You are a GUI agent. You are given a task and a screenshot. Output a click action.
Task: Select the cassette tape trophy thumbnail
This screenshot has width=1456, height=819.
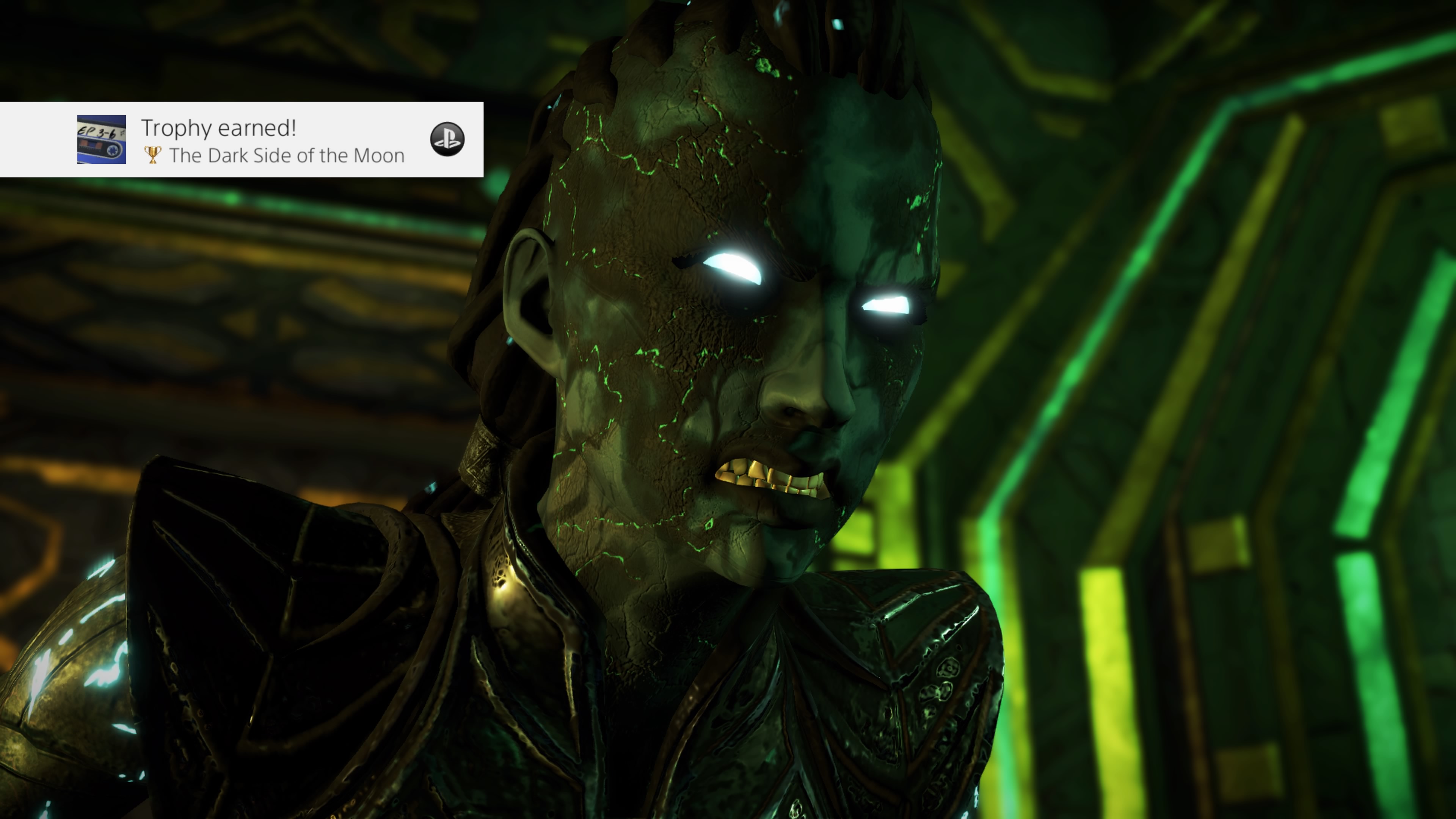coord(101,140)
